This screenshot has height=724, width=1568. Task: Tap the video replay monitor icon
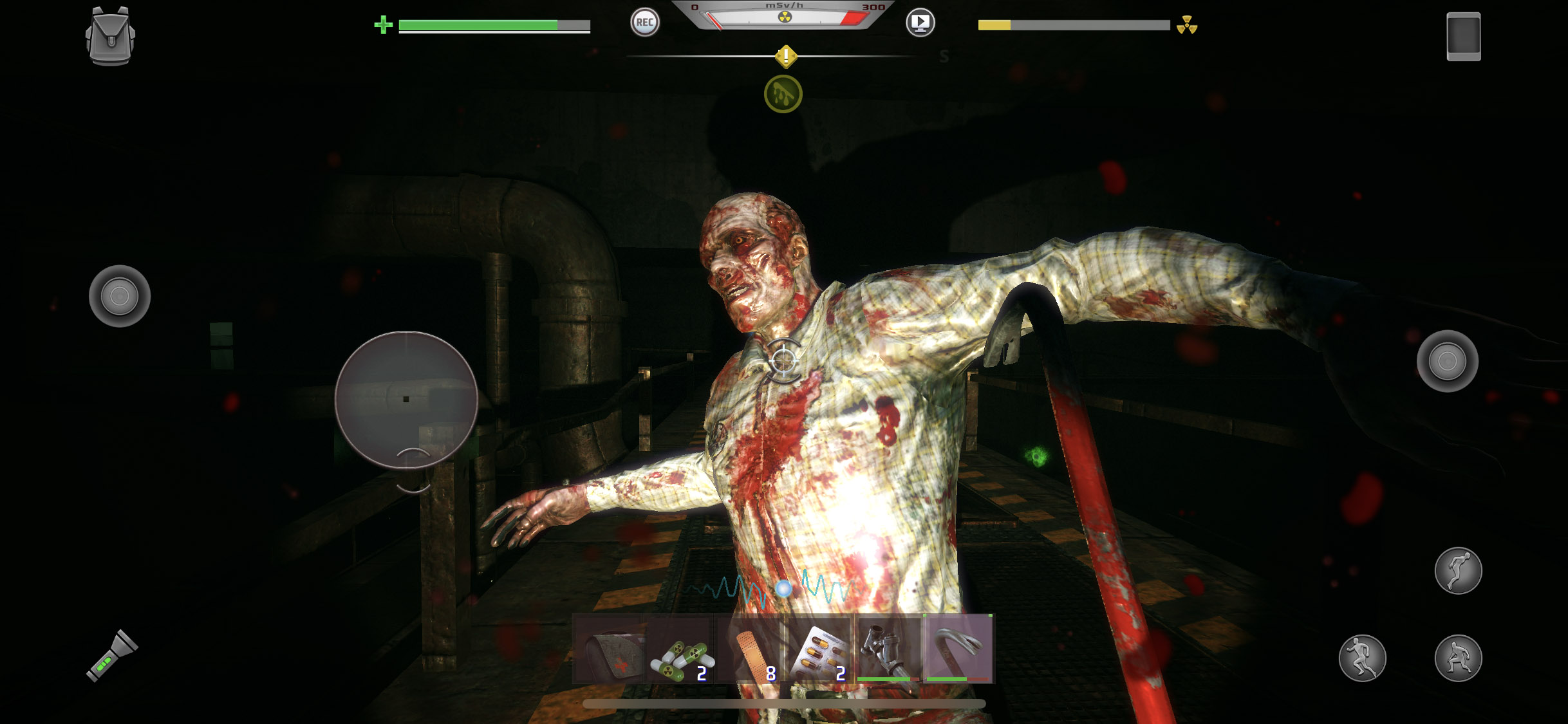922,22
